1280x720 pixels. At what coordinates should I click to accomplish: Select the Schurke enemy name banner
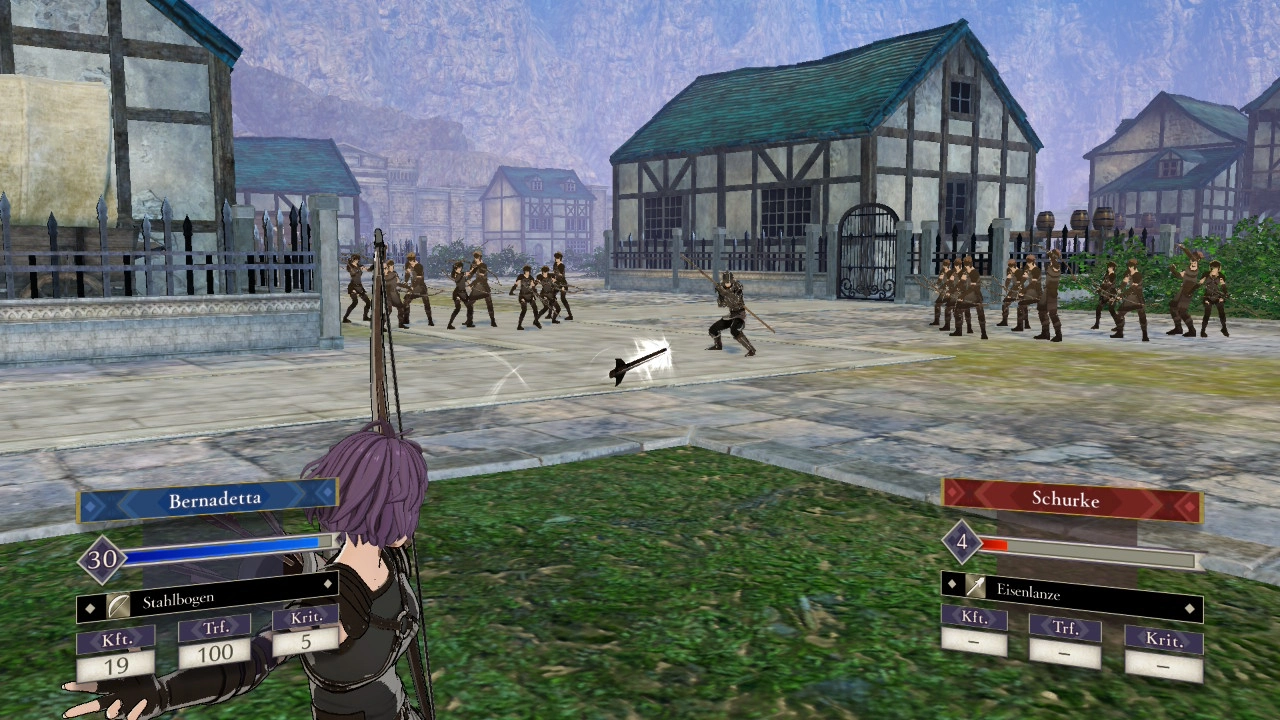1071,498
